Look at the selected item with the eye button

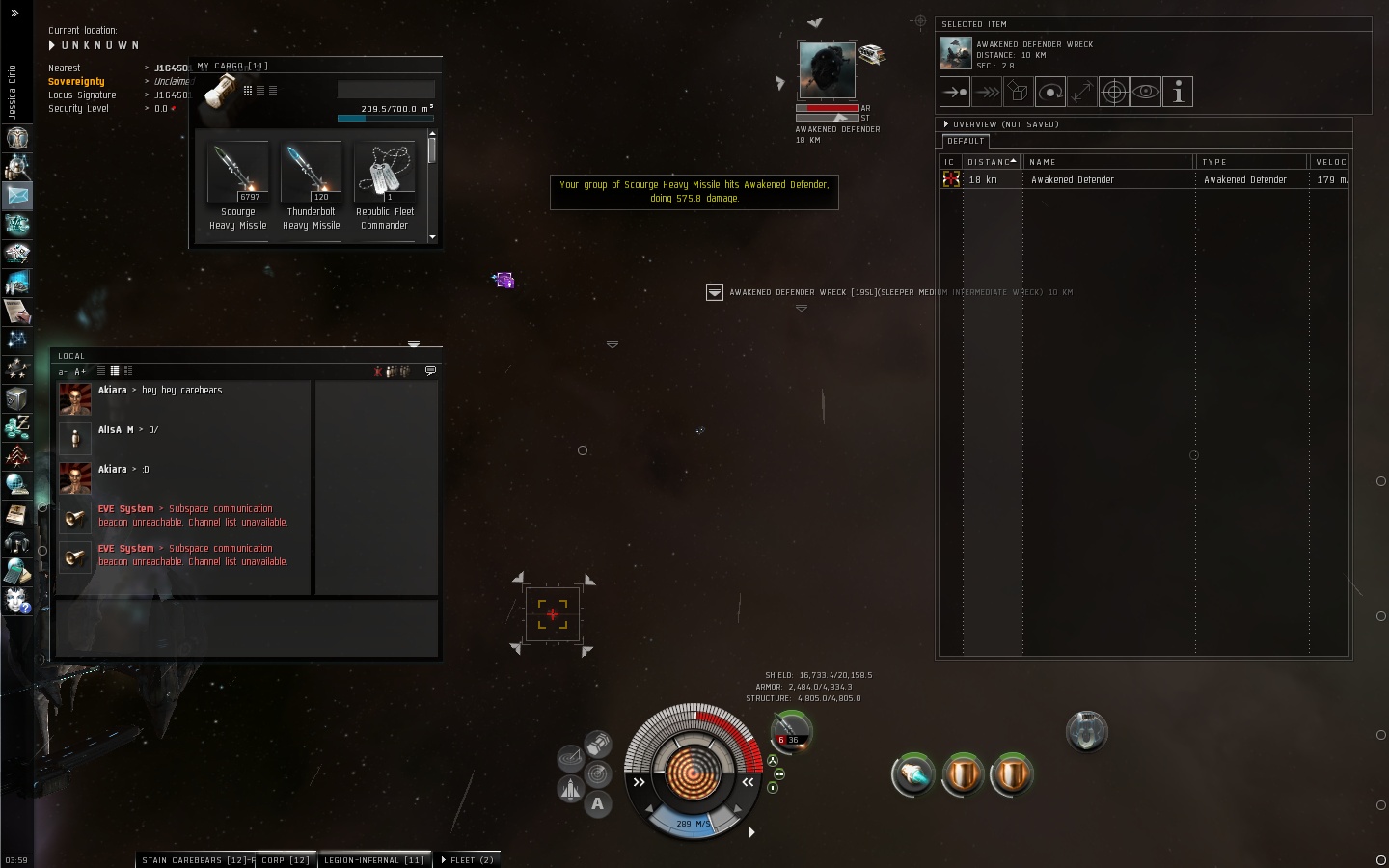tap(1146, 92)
